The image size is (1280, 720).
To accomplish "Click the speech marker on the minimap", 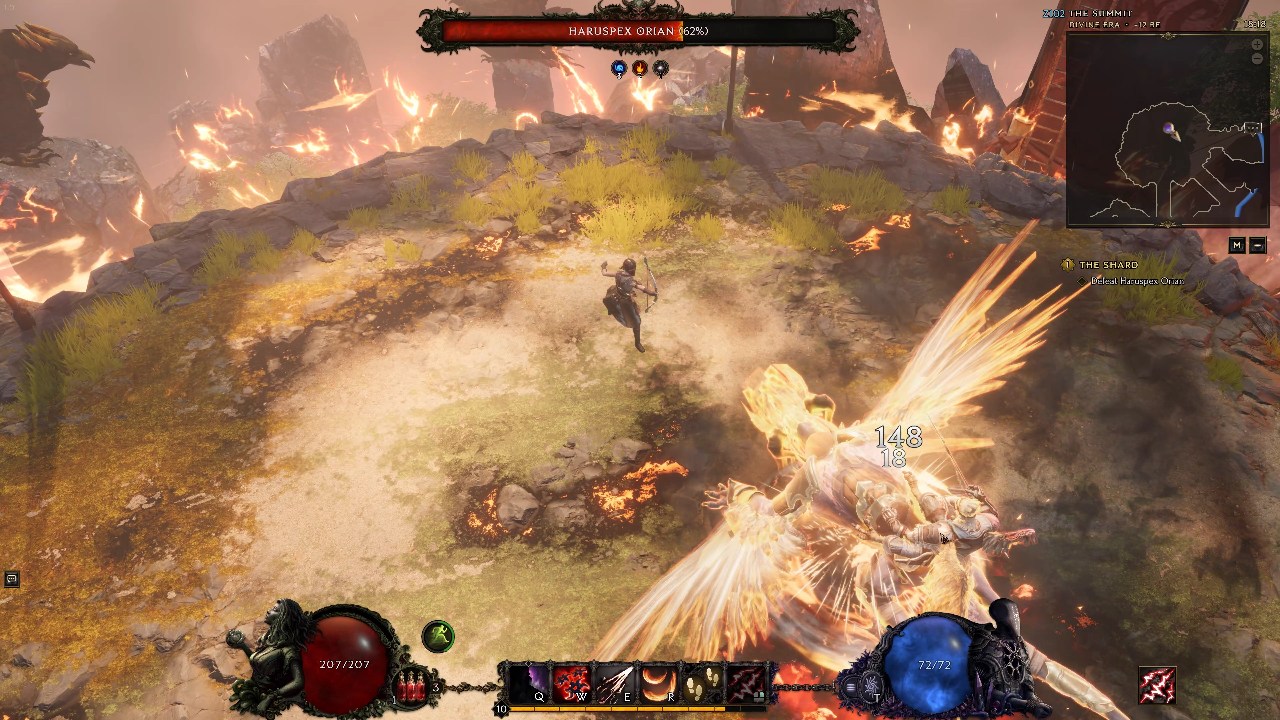I will tap(1252, 128).
